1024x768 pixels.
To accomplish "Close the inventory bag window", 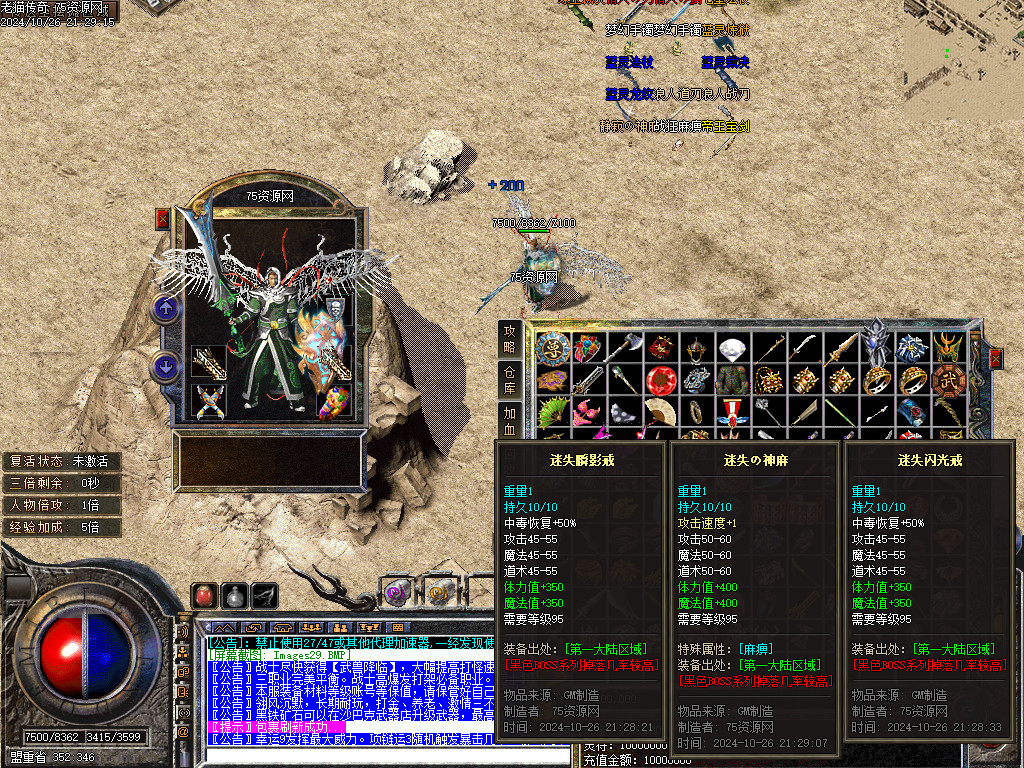I will click(995, 359).
